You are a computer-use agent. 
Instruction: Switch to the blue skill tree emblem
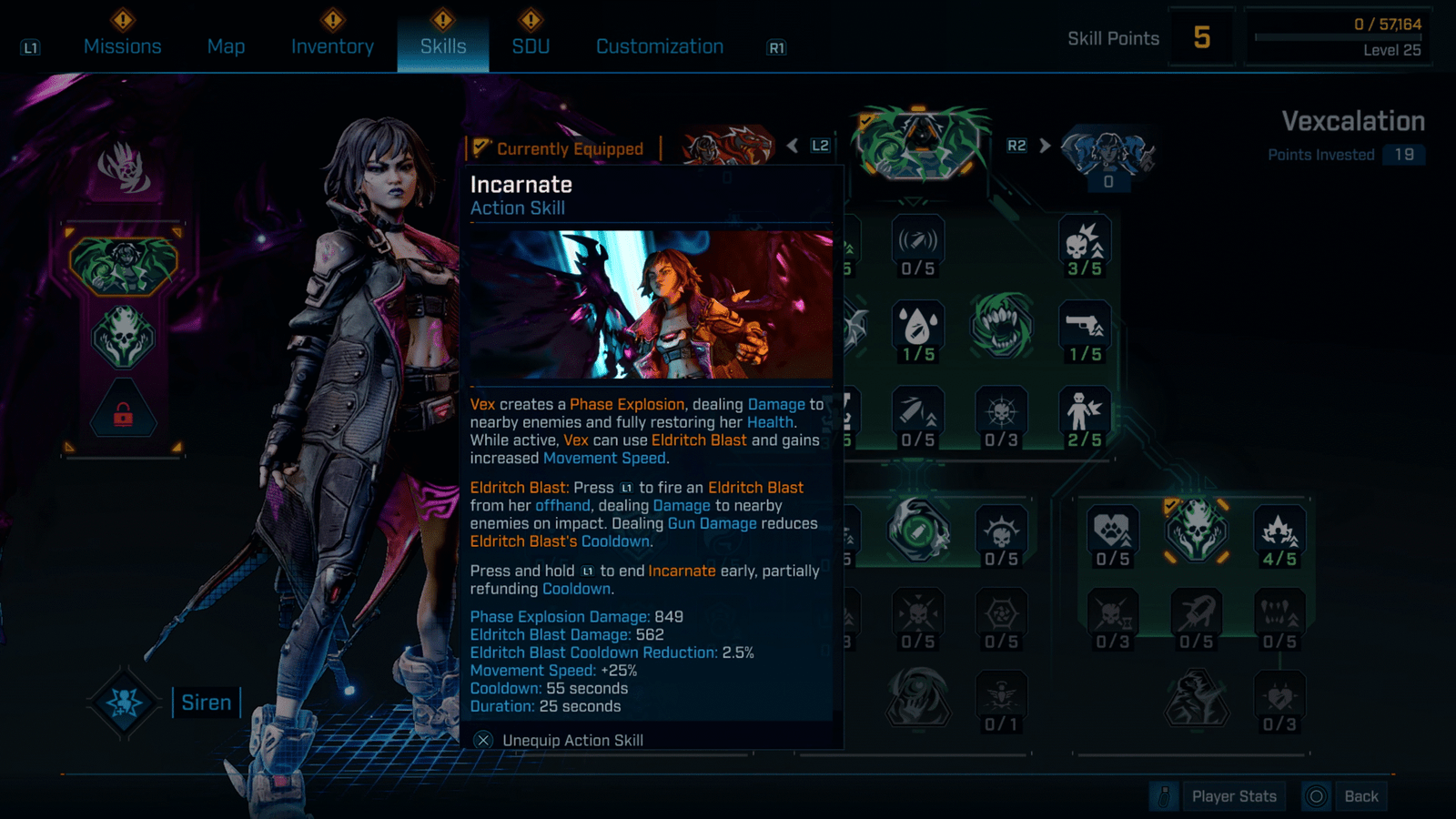1108,150
